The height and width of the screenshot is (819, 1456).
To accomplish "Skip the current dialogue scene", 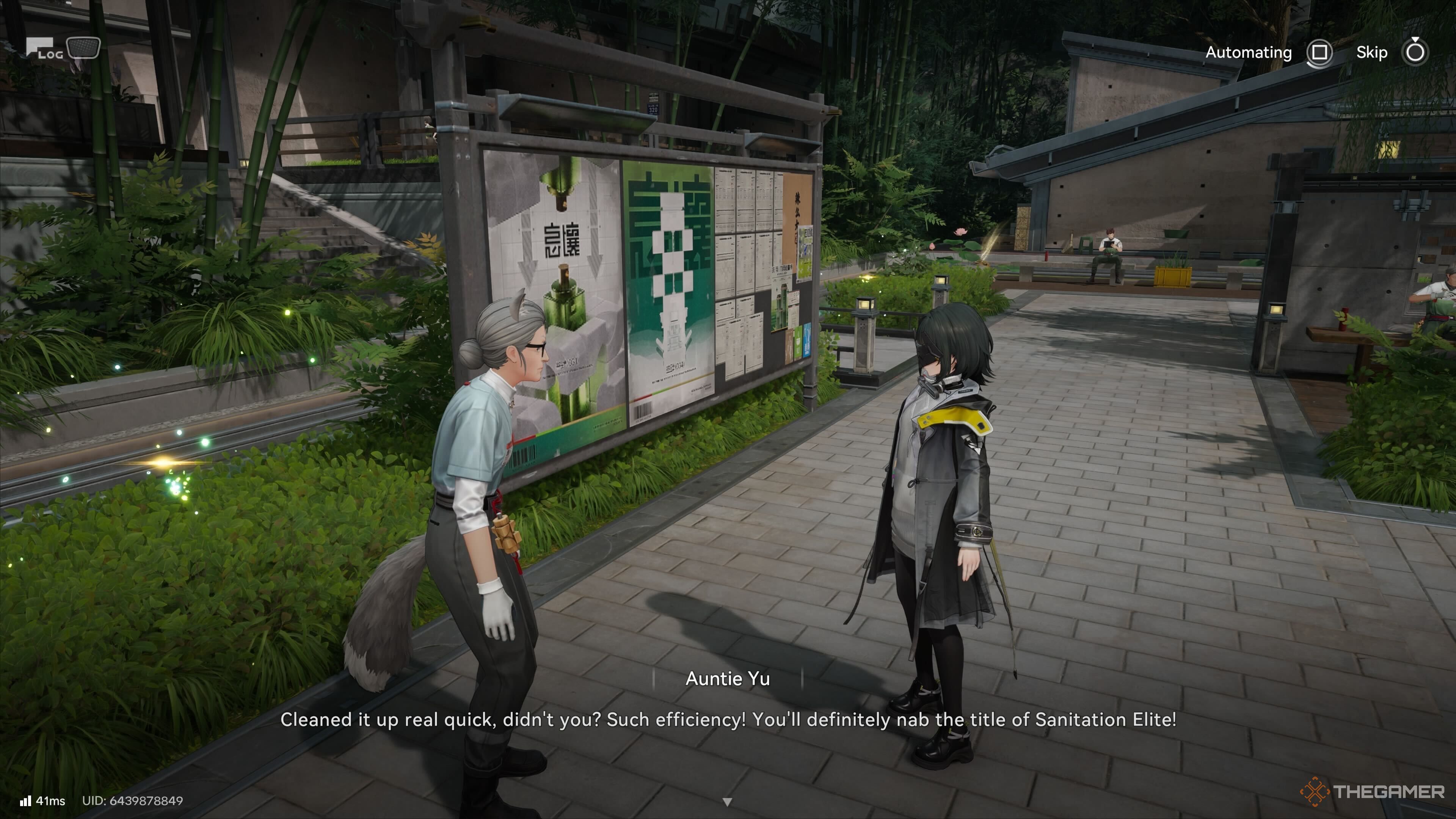I will click(x=1414, y=53).
